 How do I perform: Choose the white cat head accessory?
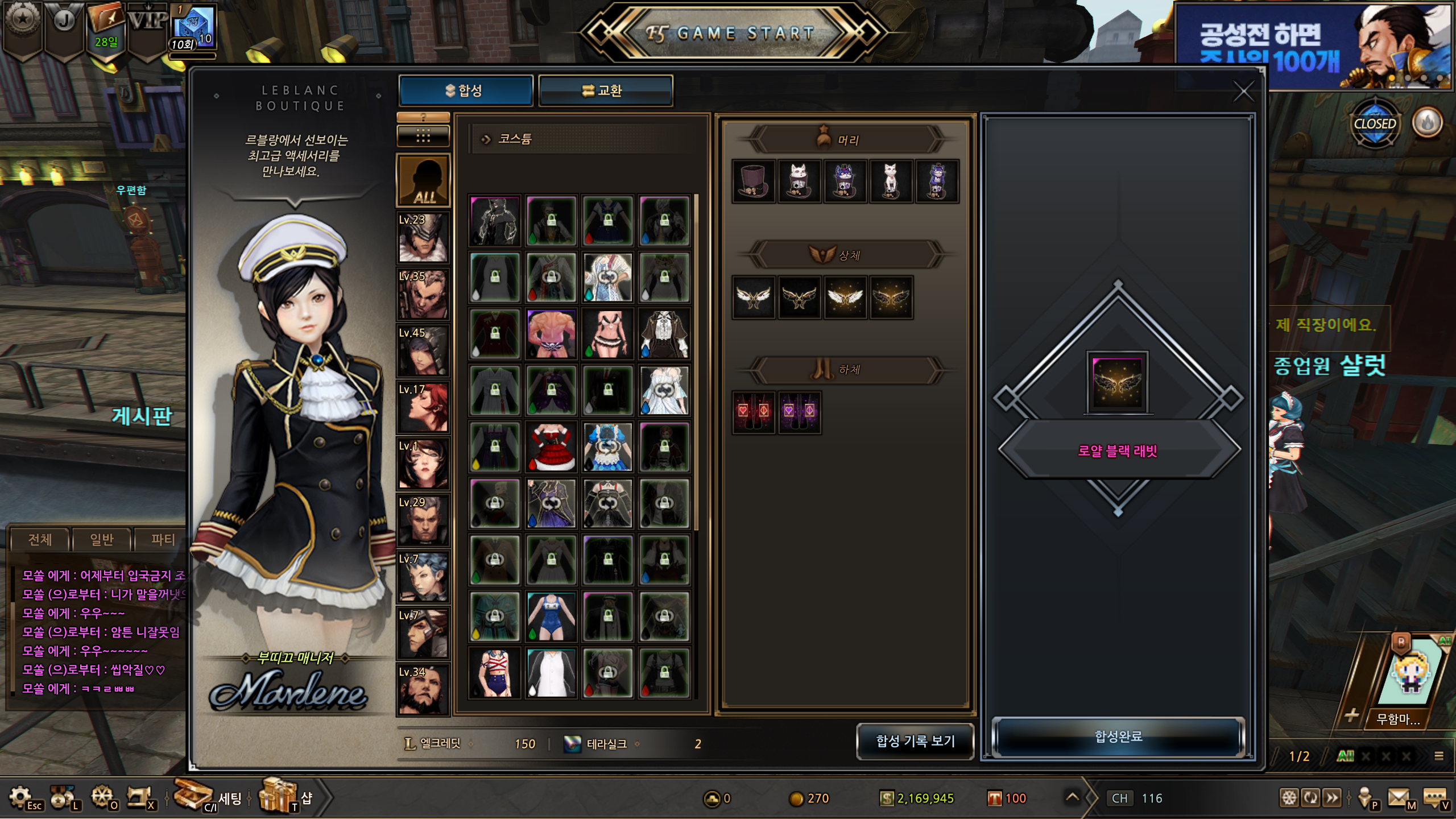890,181
